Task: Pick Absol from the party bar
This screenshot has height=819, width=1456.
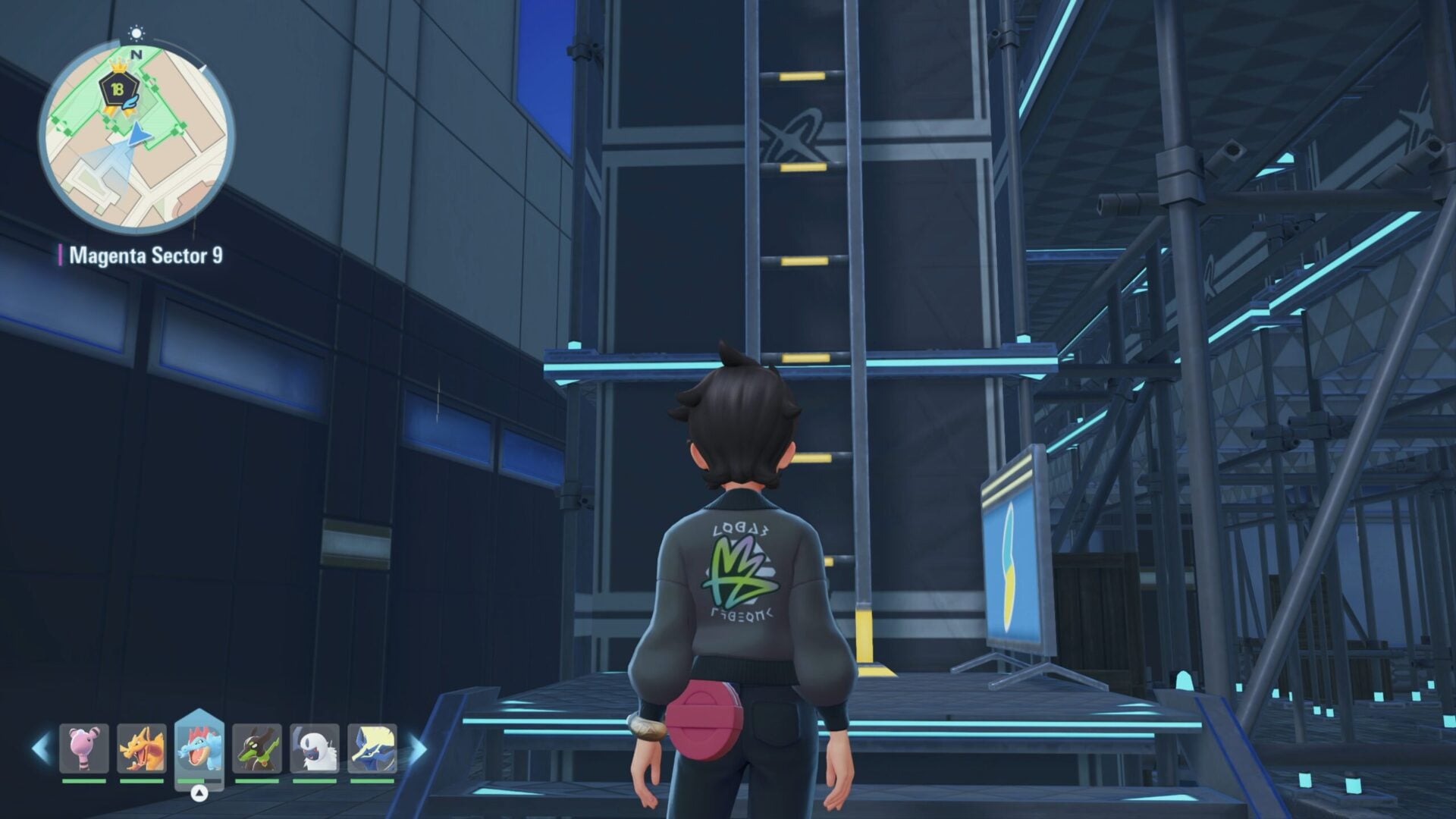Action: (x=315, y=748)
